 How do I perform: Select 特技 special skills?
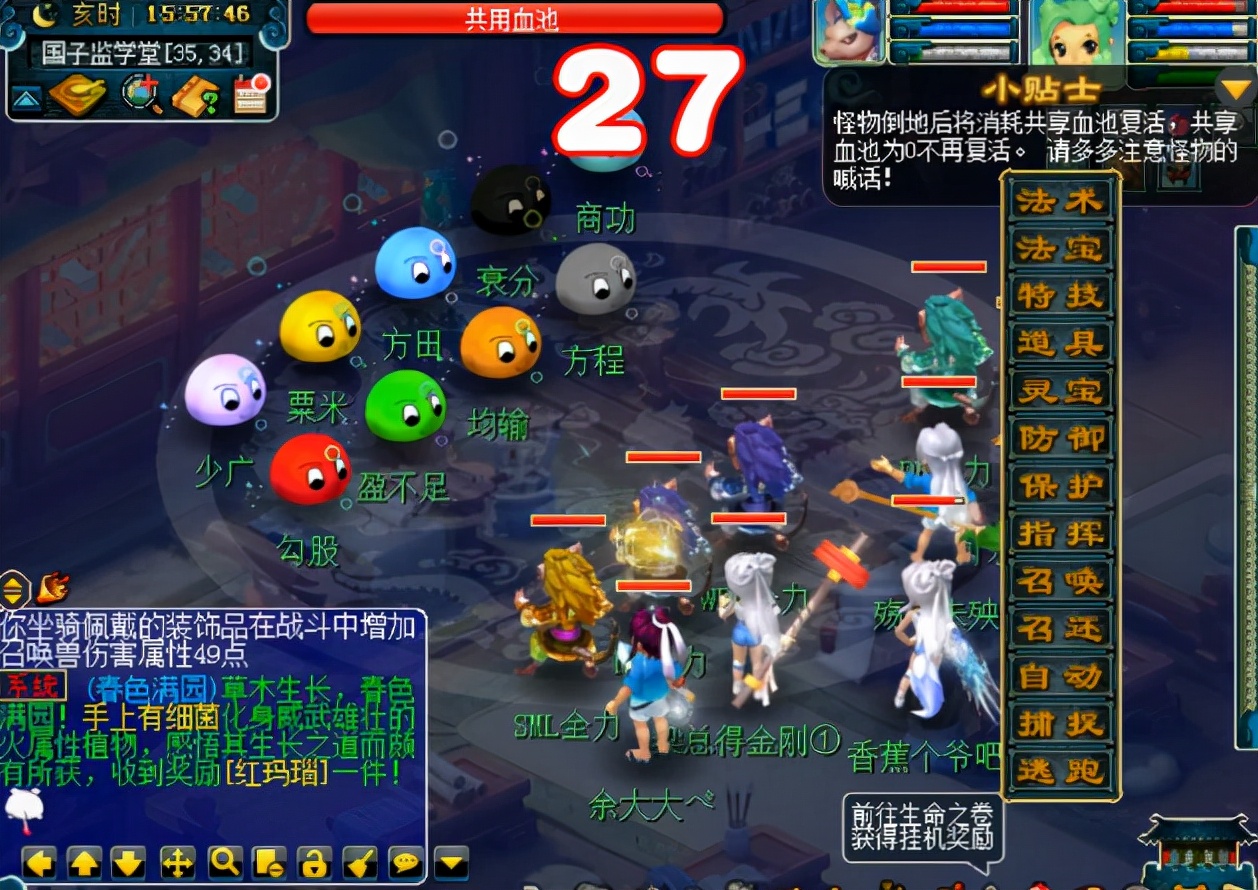pos(1059,296)
